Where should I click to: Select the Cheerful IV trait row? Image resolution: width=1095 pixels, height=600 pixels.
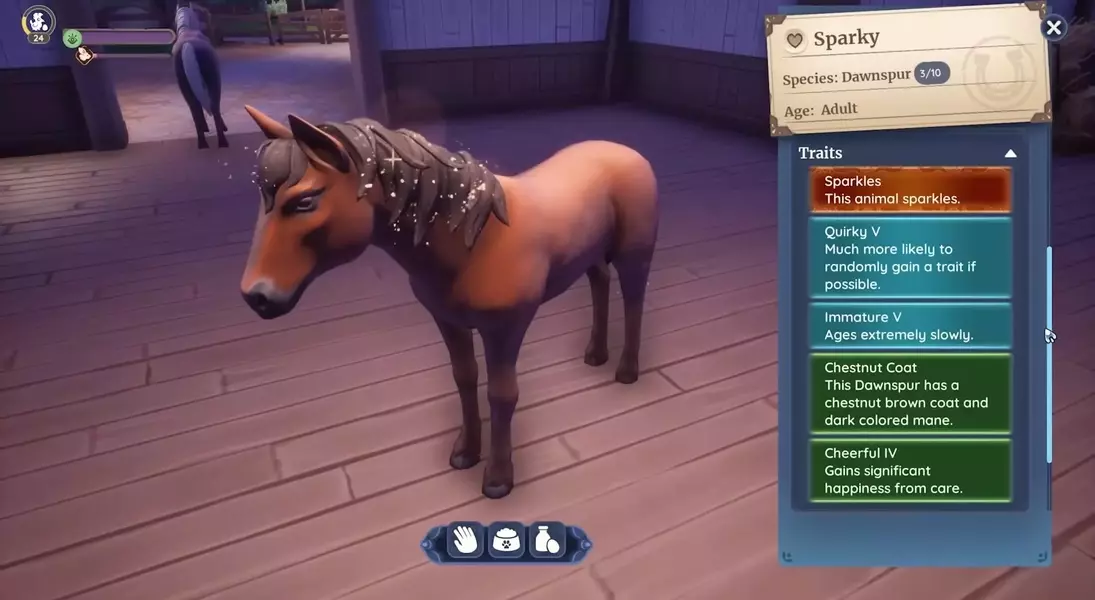(x=910, y=471)
